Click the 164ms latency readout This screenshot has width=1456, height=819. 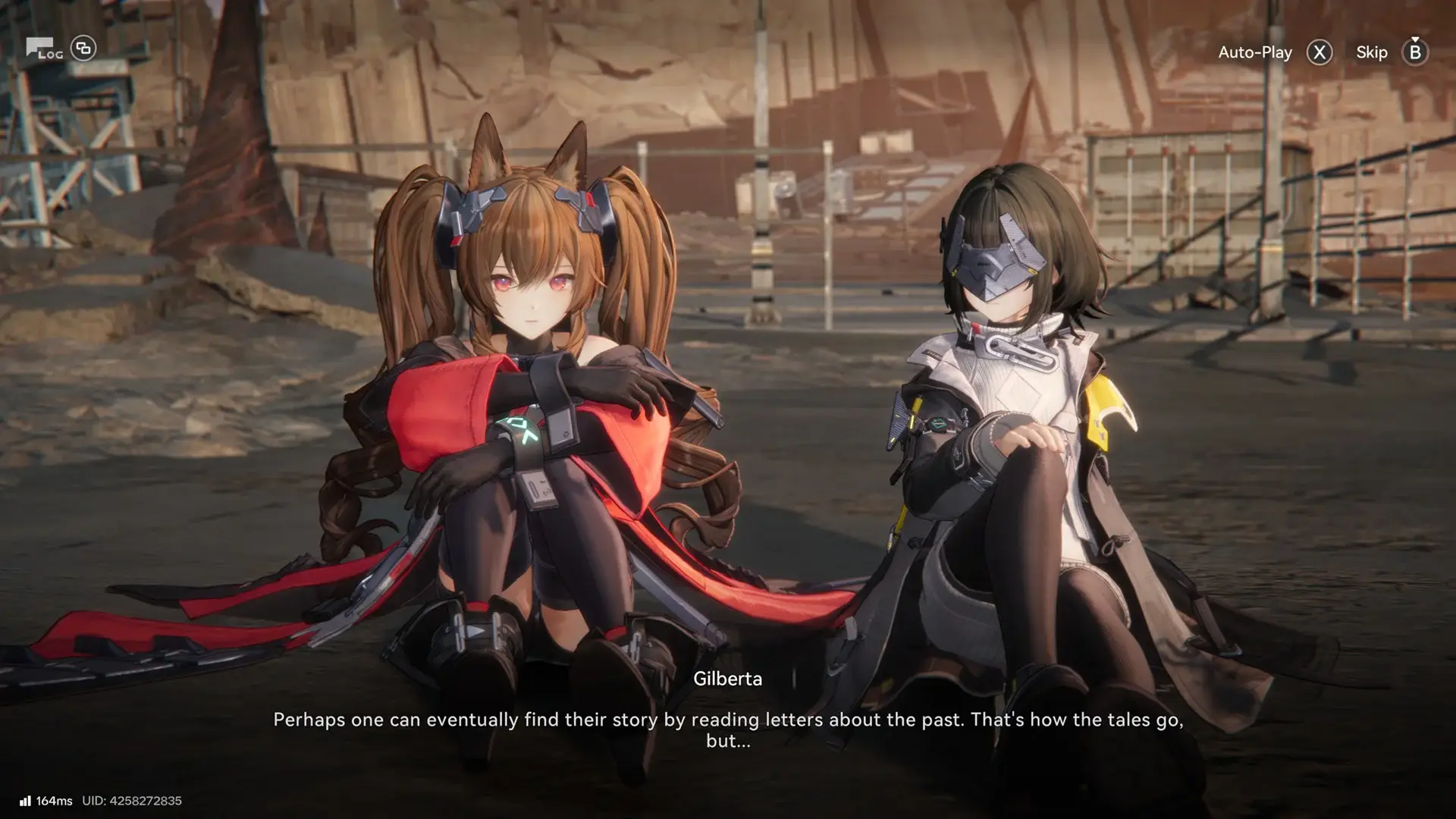coord(55,799)
